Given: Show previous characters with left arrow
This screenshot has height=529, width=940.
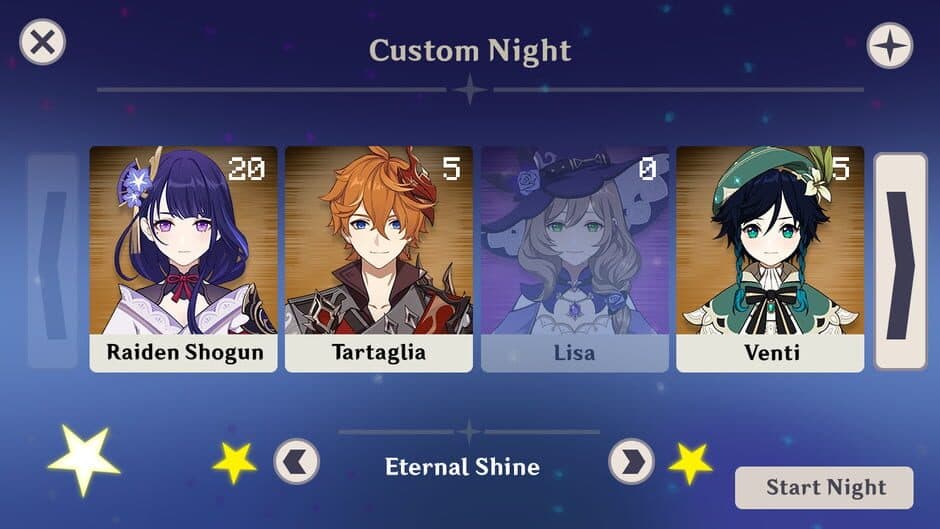Looking at the screenshot, I should click(x=52, y=261).
